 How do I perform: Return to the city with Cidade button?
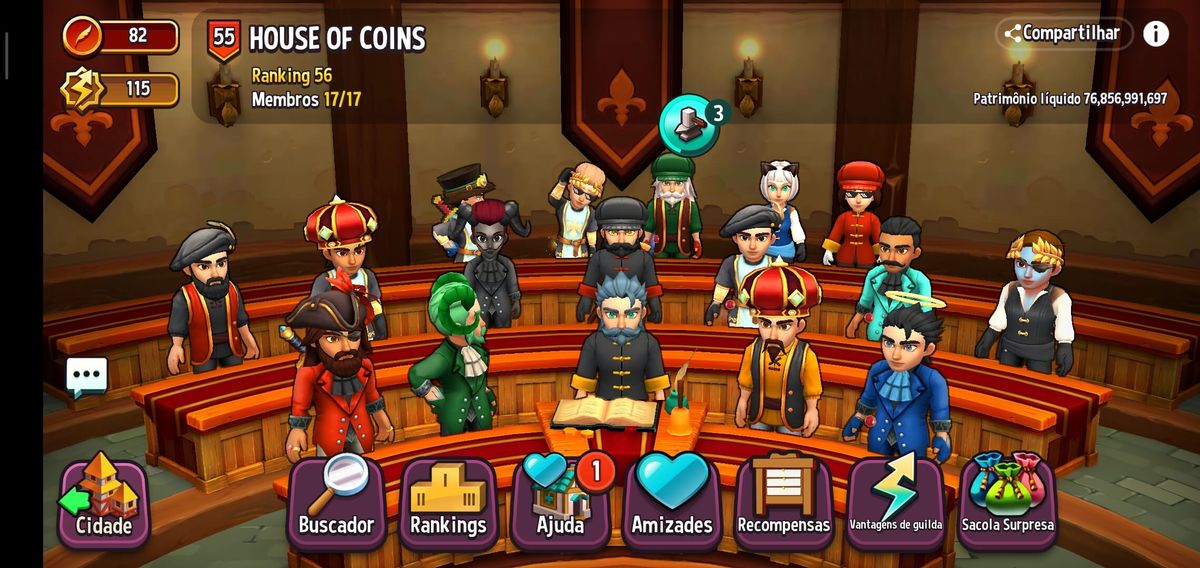103,504
